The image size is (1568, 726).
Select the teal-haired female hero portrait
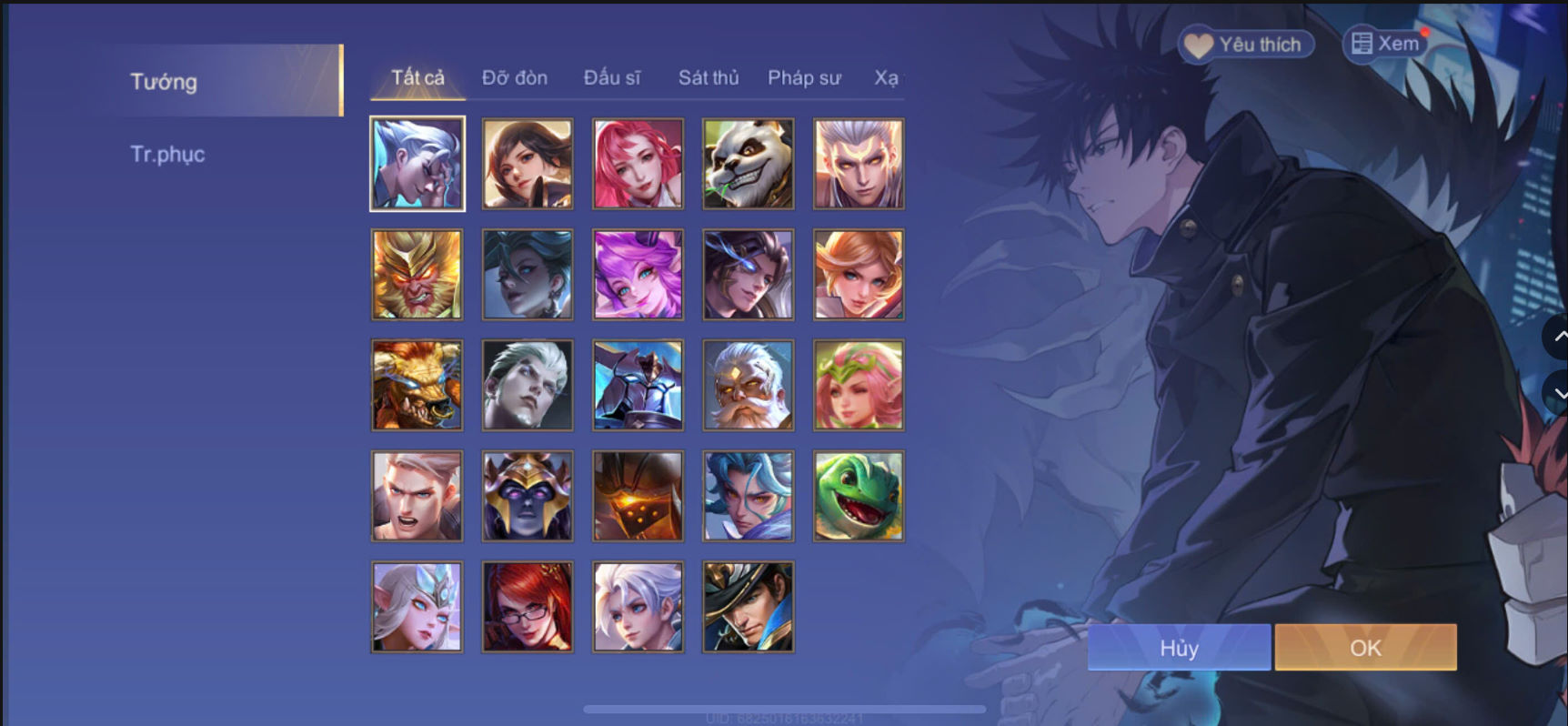pos(528,275)
